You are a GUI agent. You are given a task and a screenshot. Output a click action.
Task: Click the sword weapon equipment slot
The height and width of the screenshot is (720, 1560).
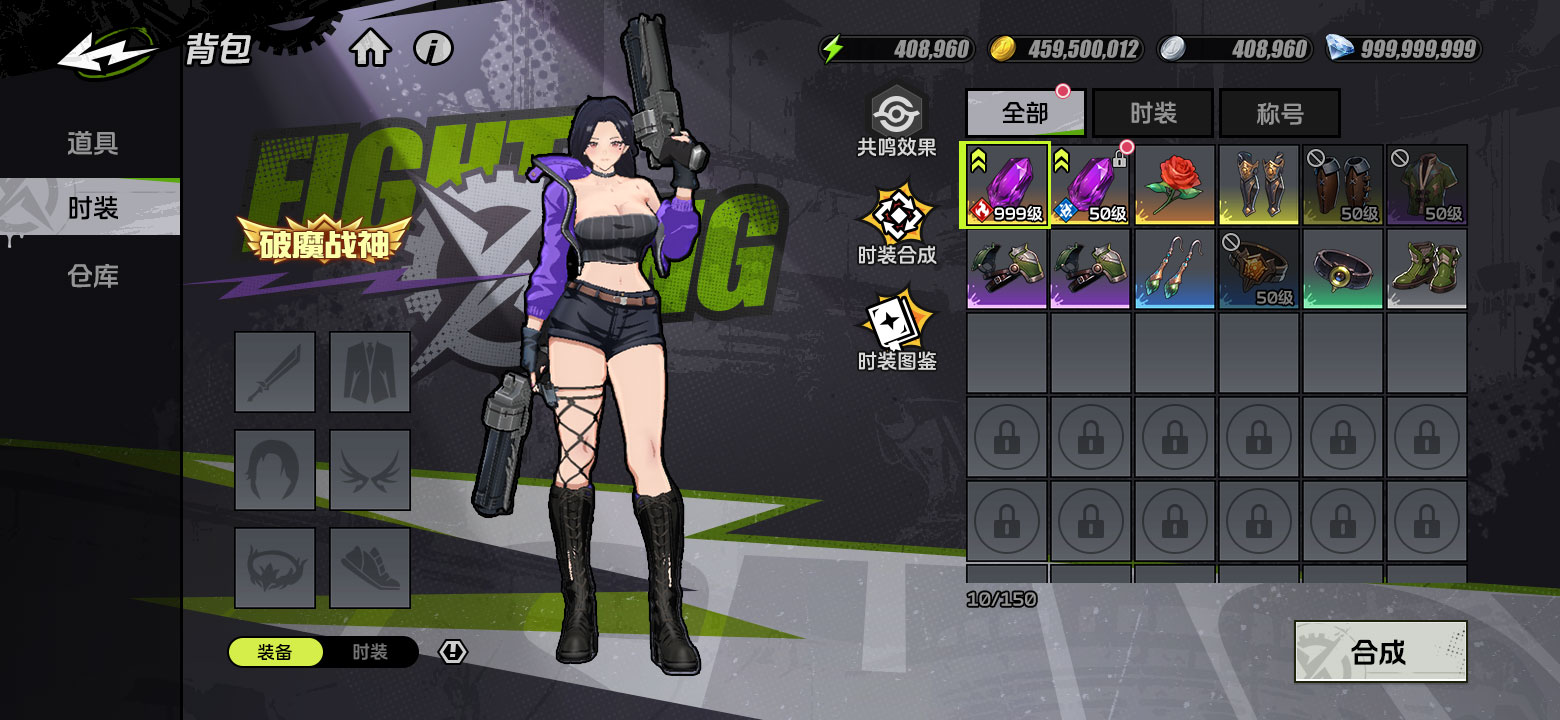[275, 372]
